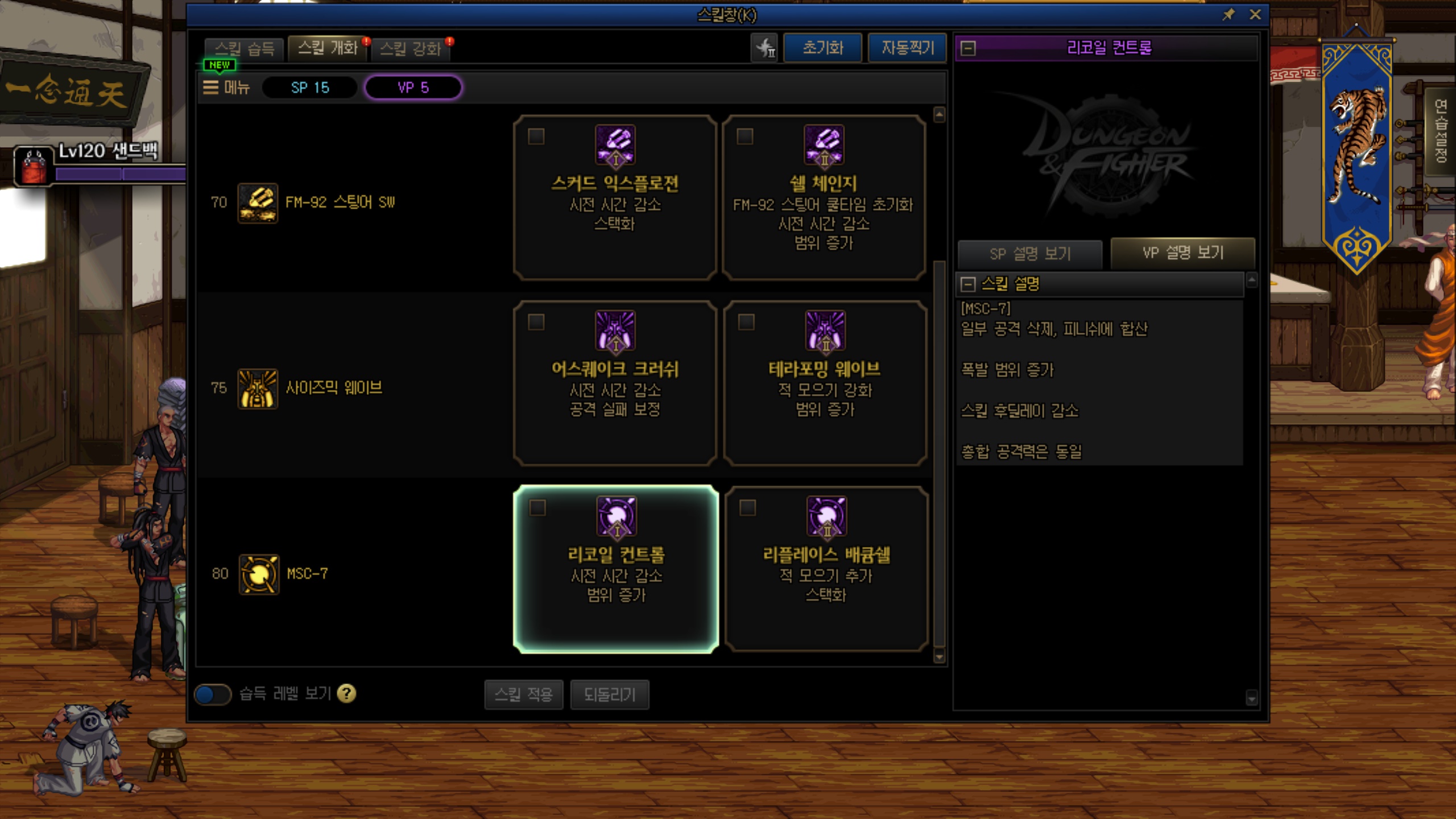The height and width of the screenshot is (819, 1456).
Task: Click the 되돌리기 revert button
Action: 609,694
